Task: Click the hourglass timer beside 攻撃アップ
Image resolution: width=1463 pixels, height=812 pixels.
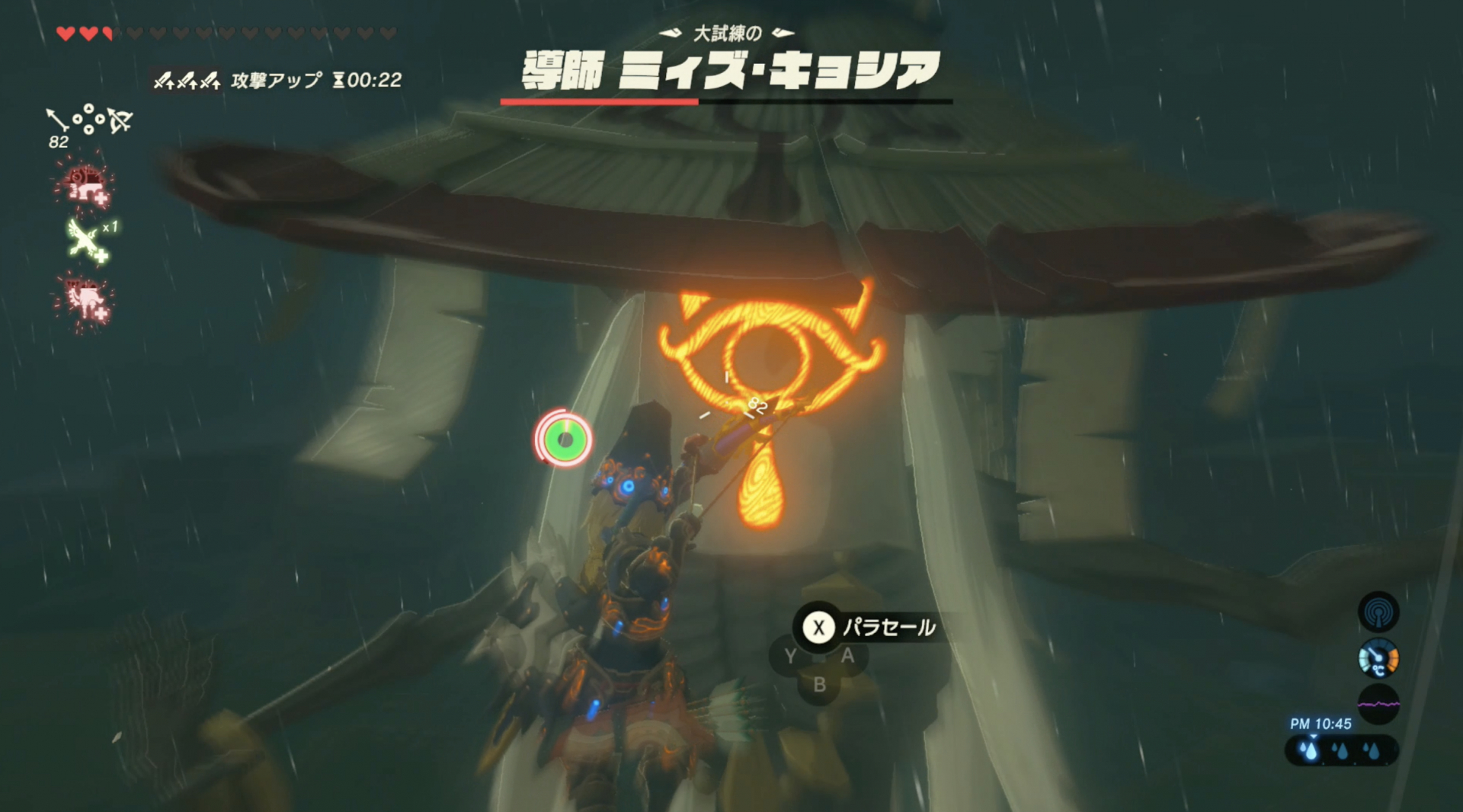Action: tap(338, 80)
